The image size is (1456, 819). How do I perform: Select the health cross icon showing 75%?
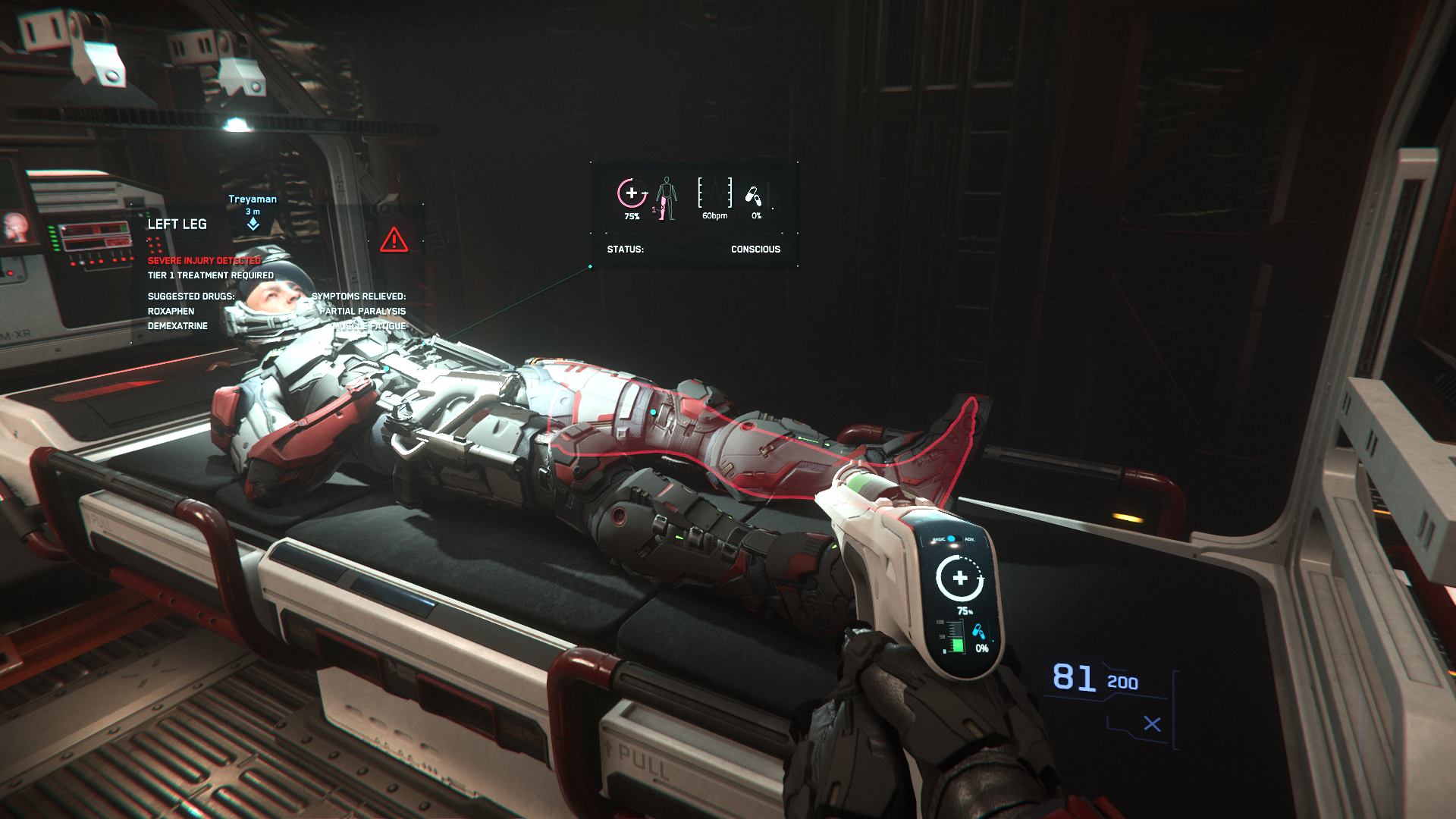click(631, 194)
